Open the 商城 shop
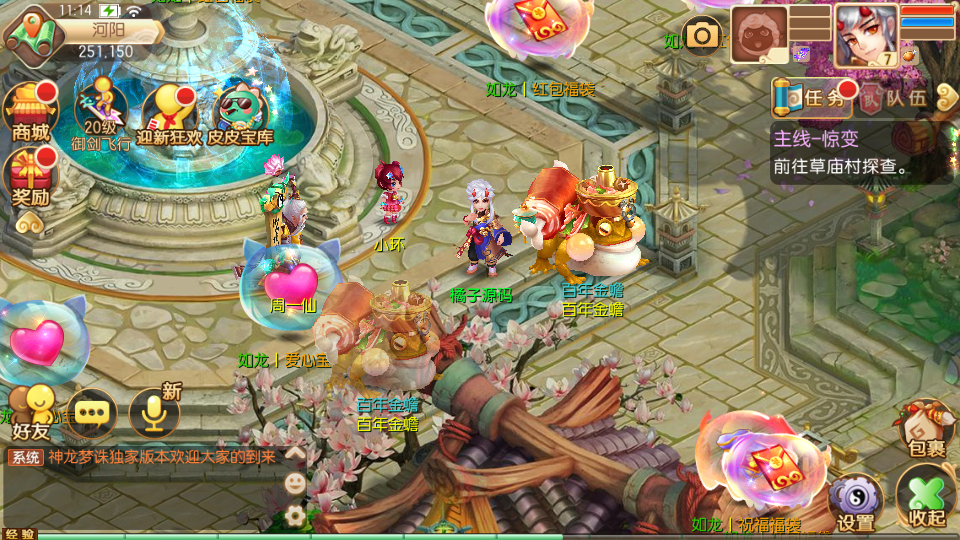 click(28, 111)
